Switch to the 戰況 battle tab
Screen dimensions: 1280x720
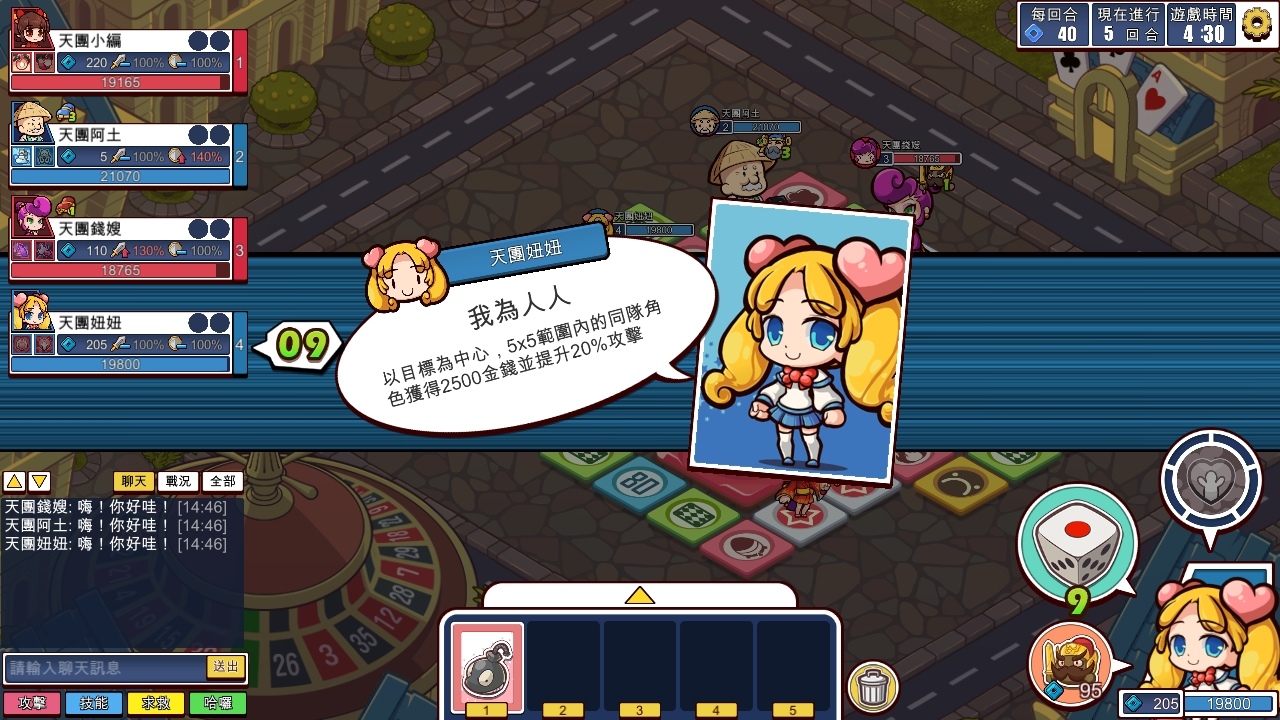tap(180, 481)
